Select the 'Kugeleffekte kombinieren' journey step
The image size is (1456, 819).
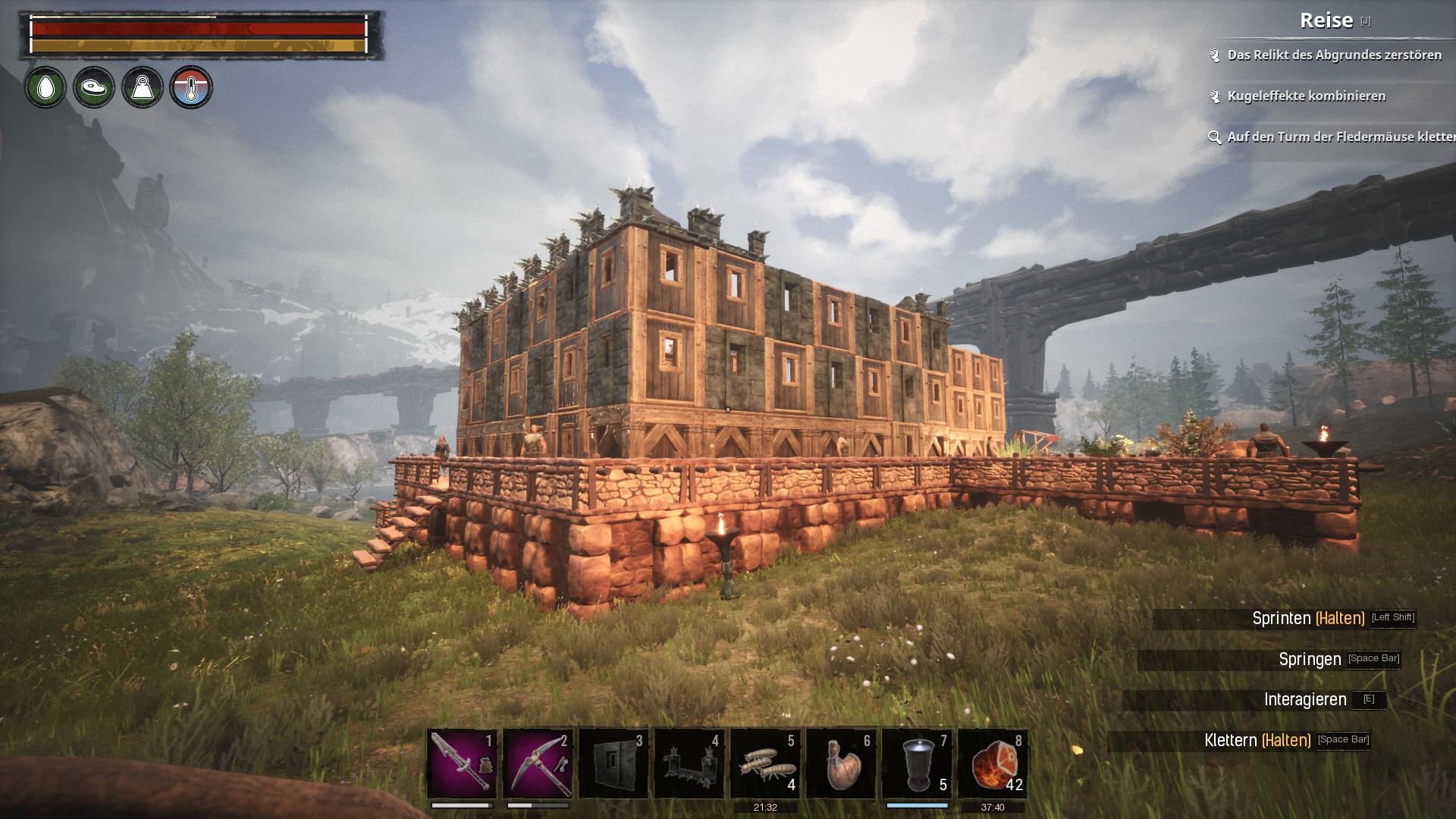pos(1306,96)
